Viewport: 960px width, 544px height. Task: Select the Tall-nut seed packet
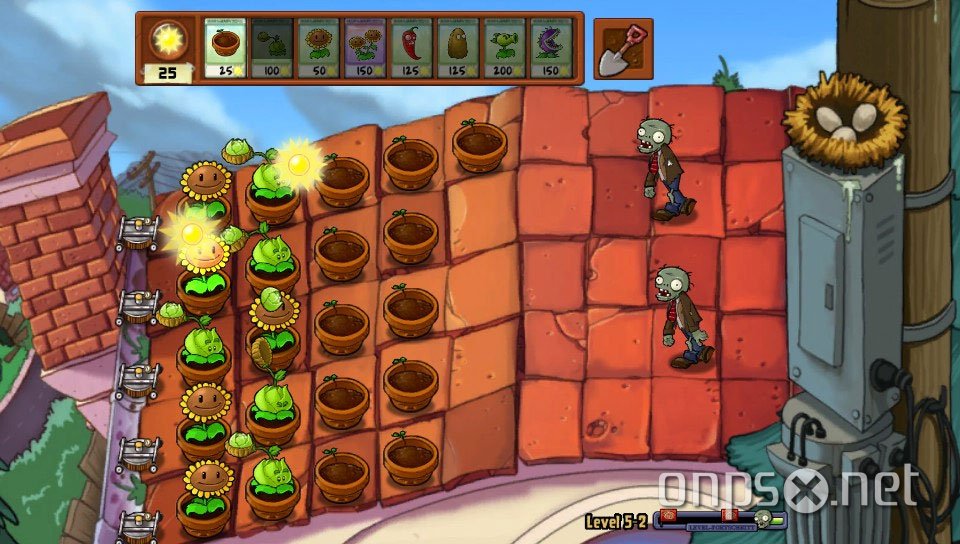[x=458, y=47]
